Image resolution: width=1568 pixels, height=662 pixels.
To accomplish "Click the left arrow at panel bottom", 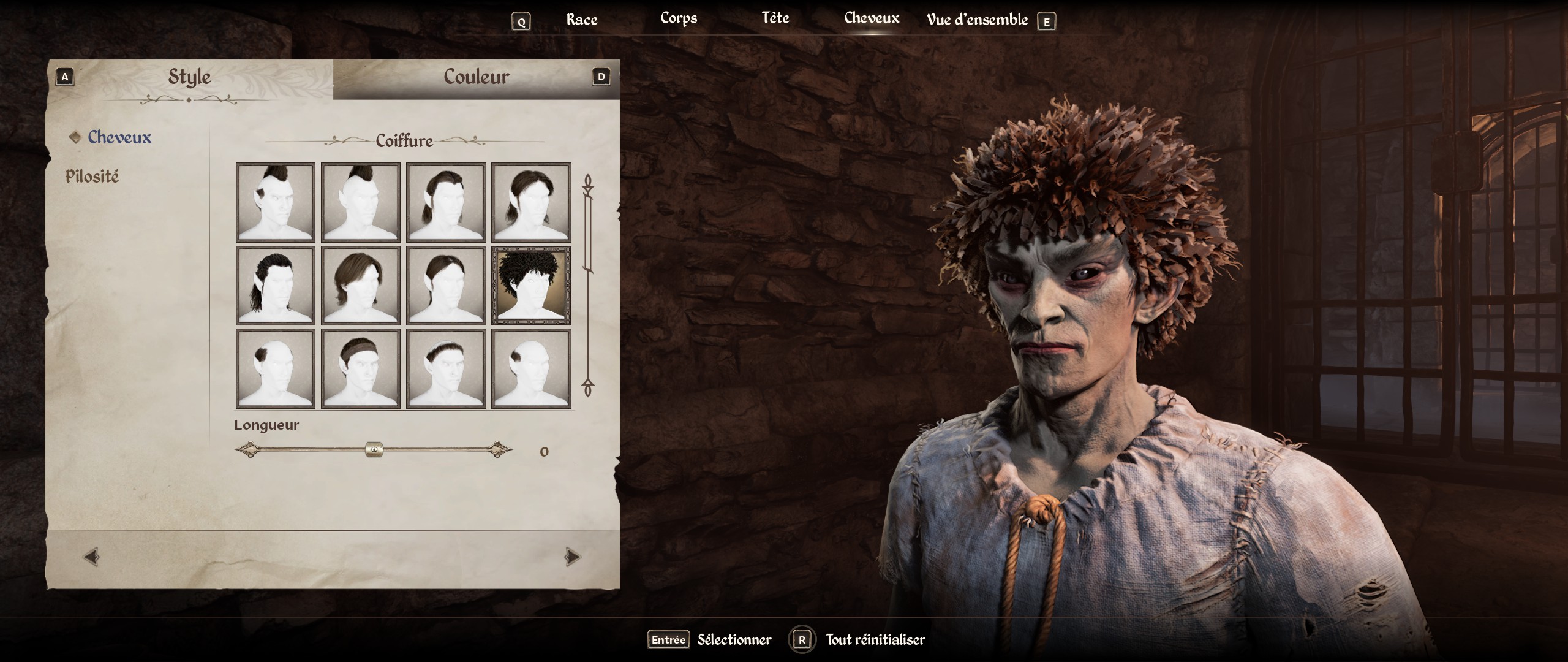I will (91, 557).
